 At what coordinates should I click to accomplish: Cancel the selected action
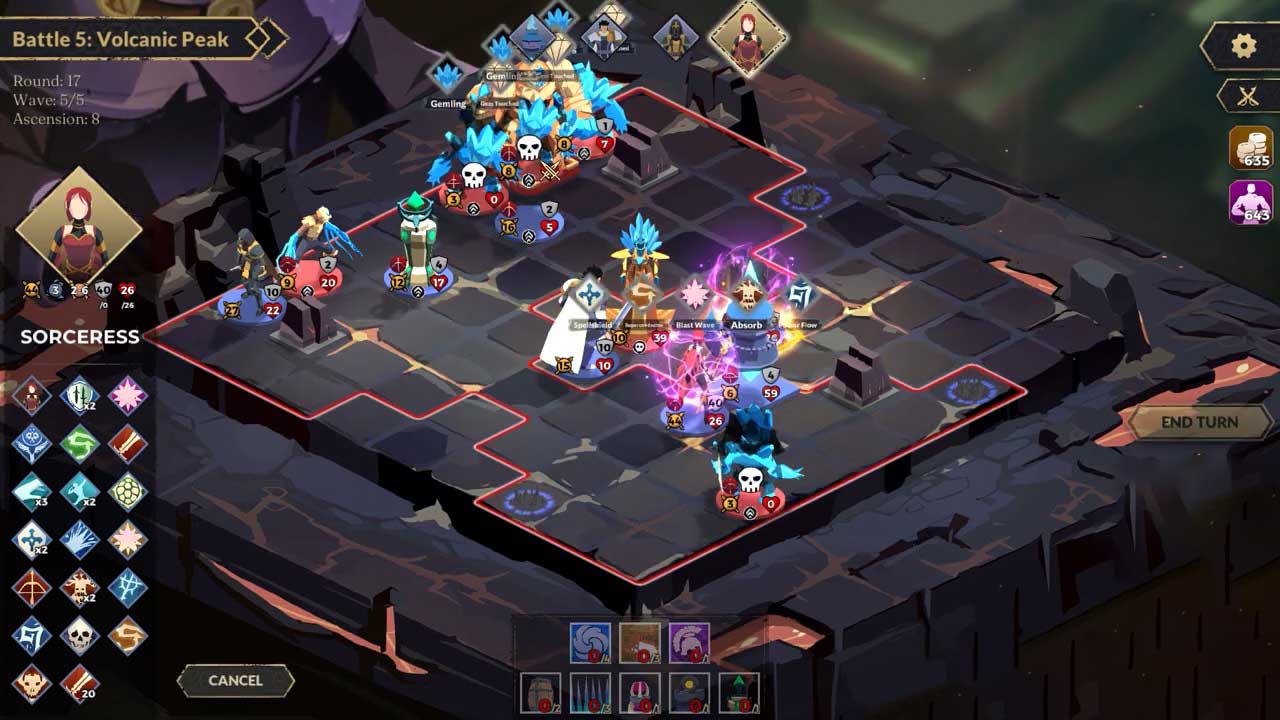235,680
